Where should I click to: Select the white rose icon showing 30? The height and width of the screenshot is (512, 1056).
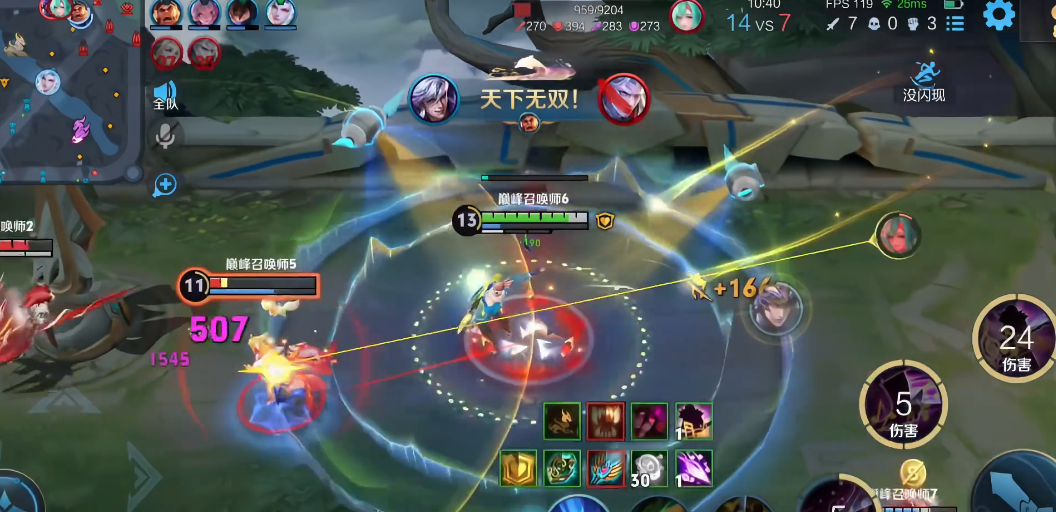tap(650, 468)
